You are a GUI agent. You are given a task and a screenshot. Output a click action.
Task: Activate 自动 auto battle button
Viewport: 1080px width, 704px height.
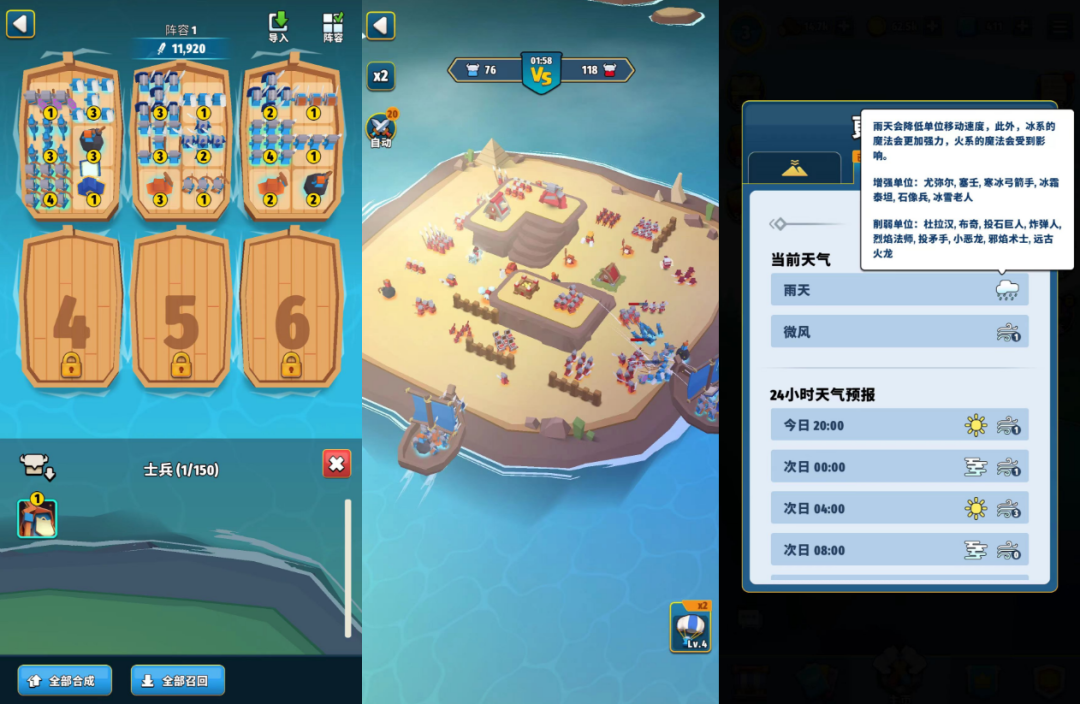click(381, 129)
